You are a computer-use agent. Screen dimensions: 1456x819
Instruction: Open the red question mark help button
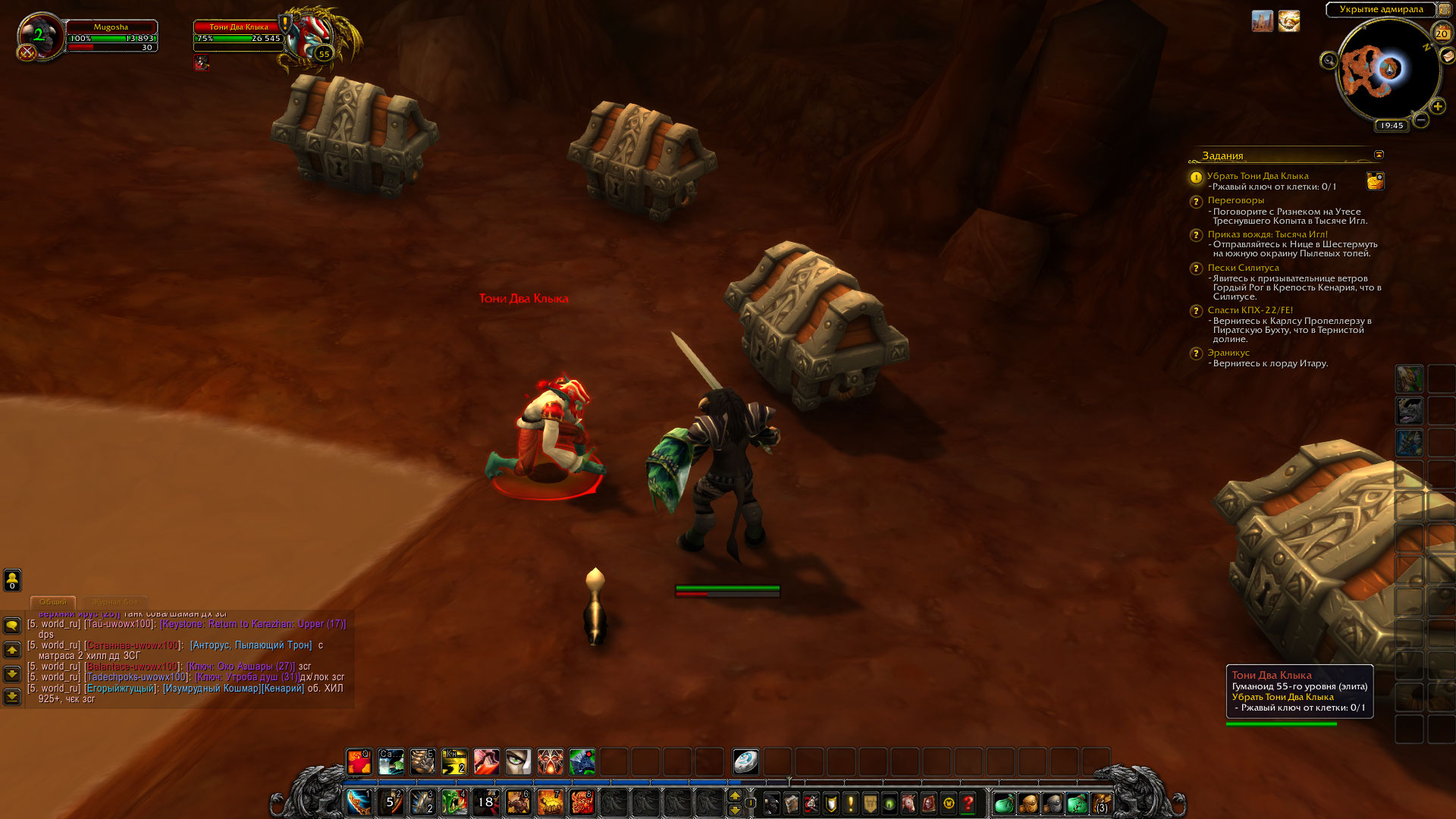[x=968, y=803]
